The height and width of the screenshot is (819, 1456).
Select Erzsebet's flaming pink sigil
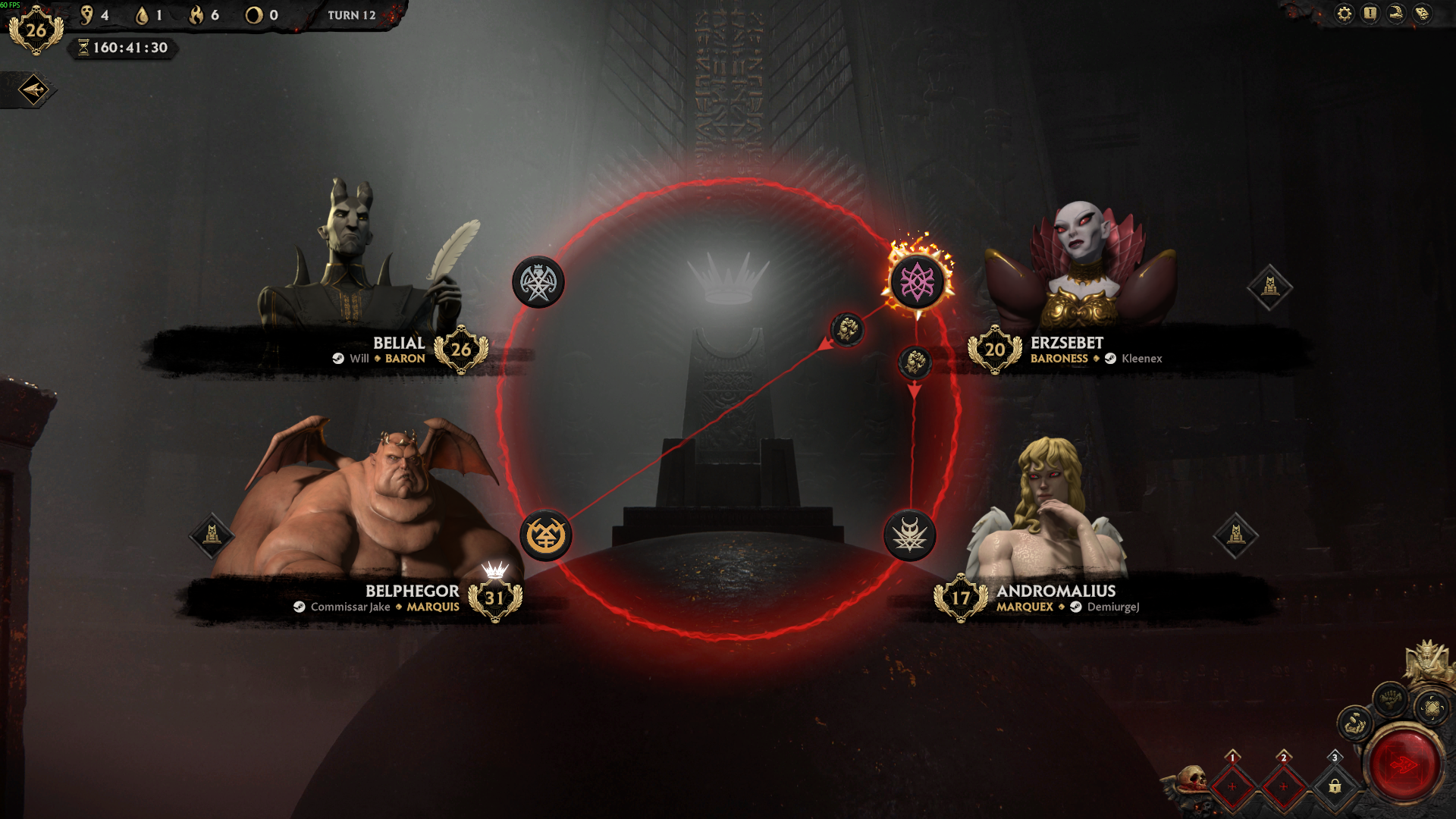918,282
